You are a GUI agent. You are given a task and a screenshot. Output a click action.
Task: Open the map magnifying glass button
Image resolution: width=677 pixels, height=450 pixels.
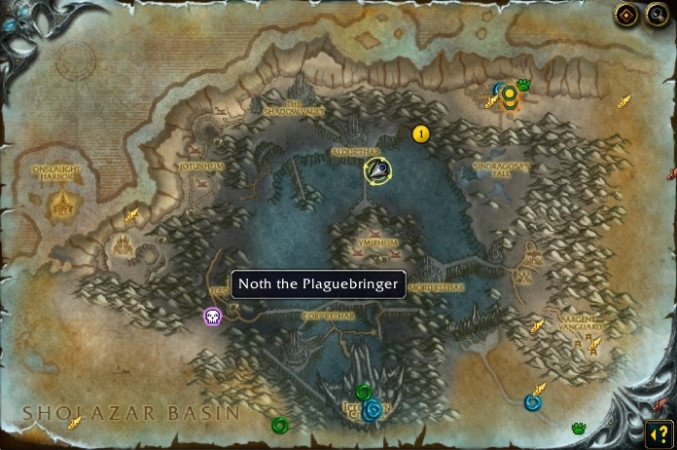point(656,15)
